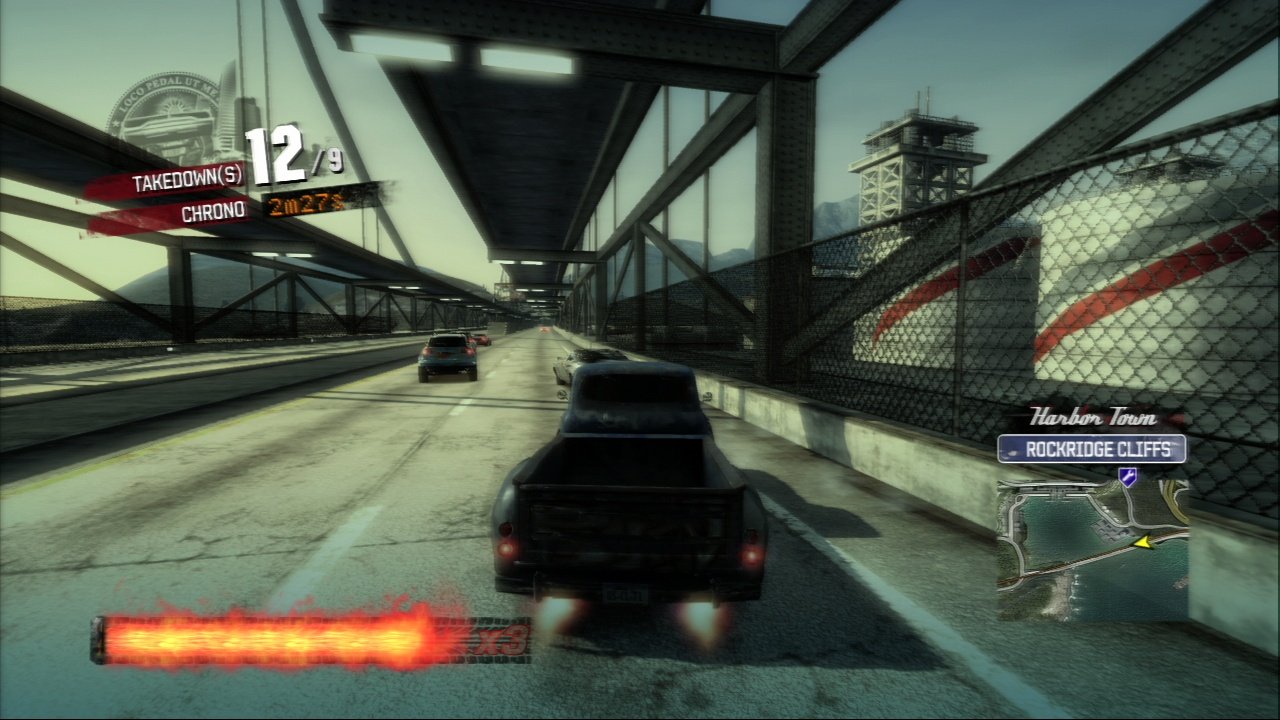Select the Rockridge Cliffs street sign

[1091, 449]
